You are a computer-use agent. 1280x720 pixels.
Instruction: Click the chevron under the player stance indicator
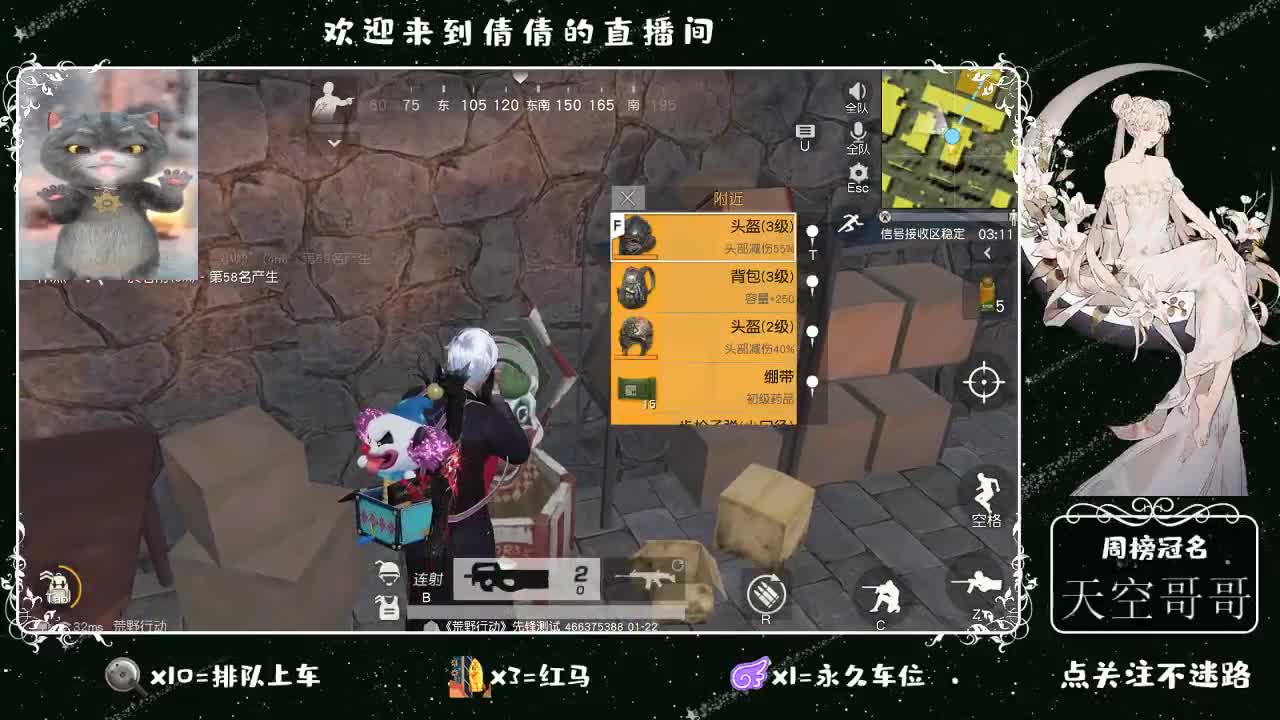pos(333,143)
